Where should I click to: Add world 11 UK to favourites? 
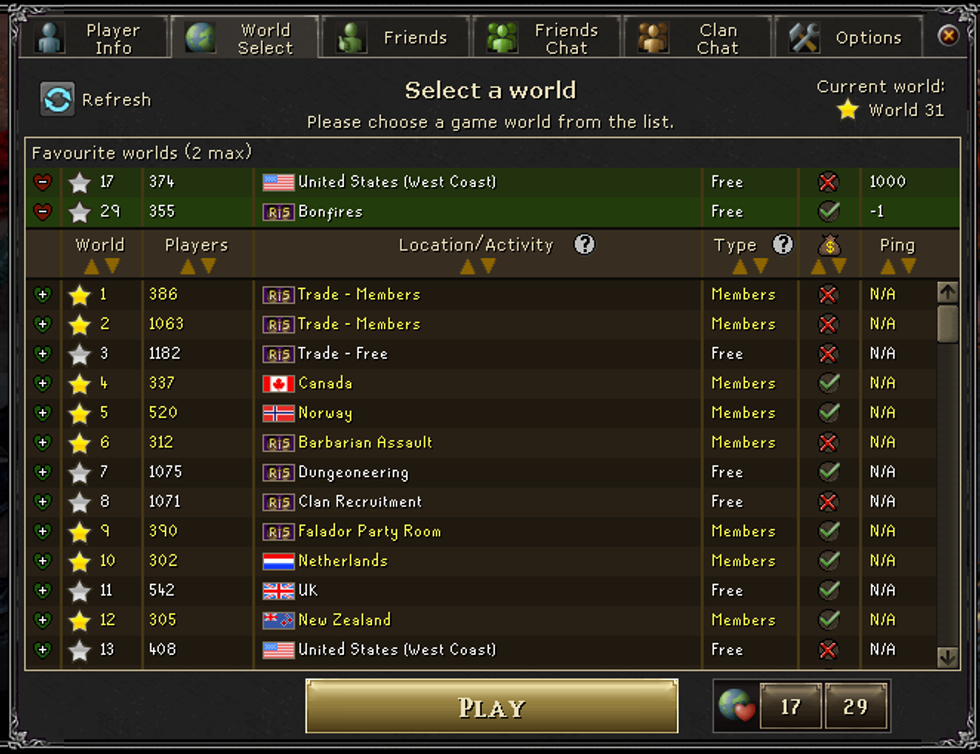(x=42, y=591)
